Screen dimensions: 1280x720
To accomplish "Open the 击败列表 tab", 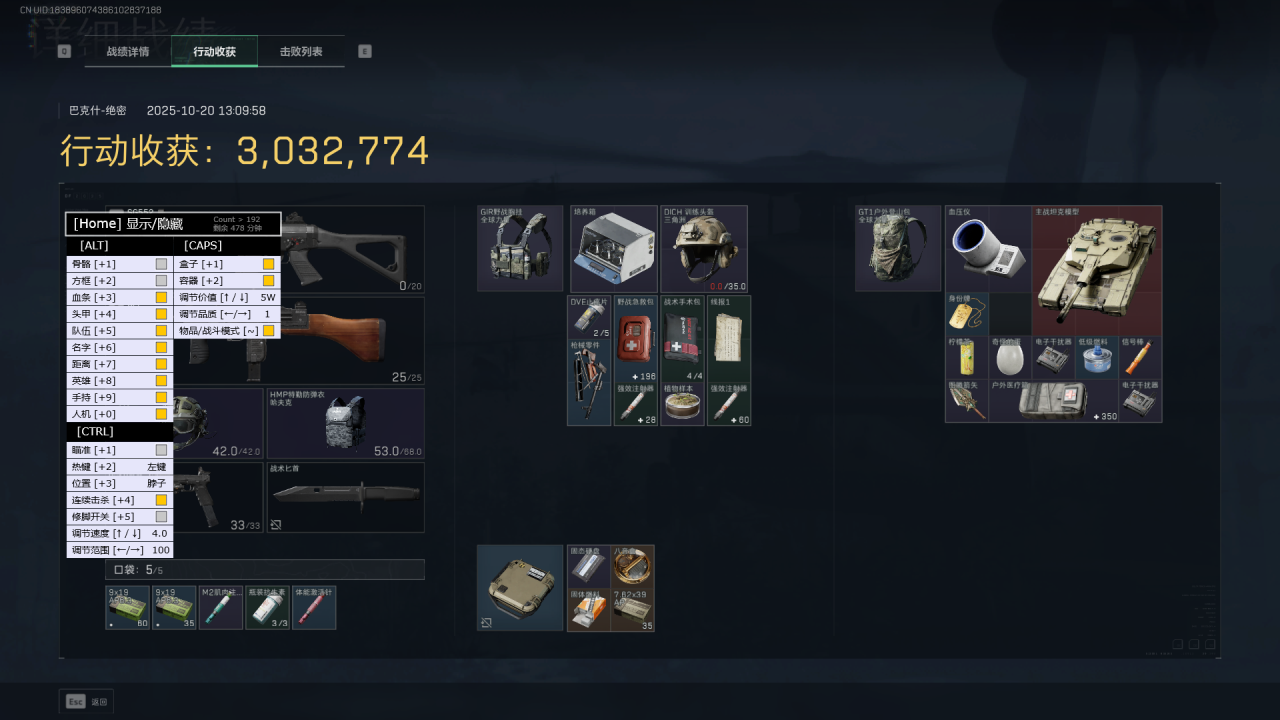I will click(x=301, y=51).
